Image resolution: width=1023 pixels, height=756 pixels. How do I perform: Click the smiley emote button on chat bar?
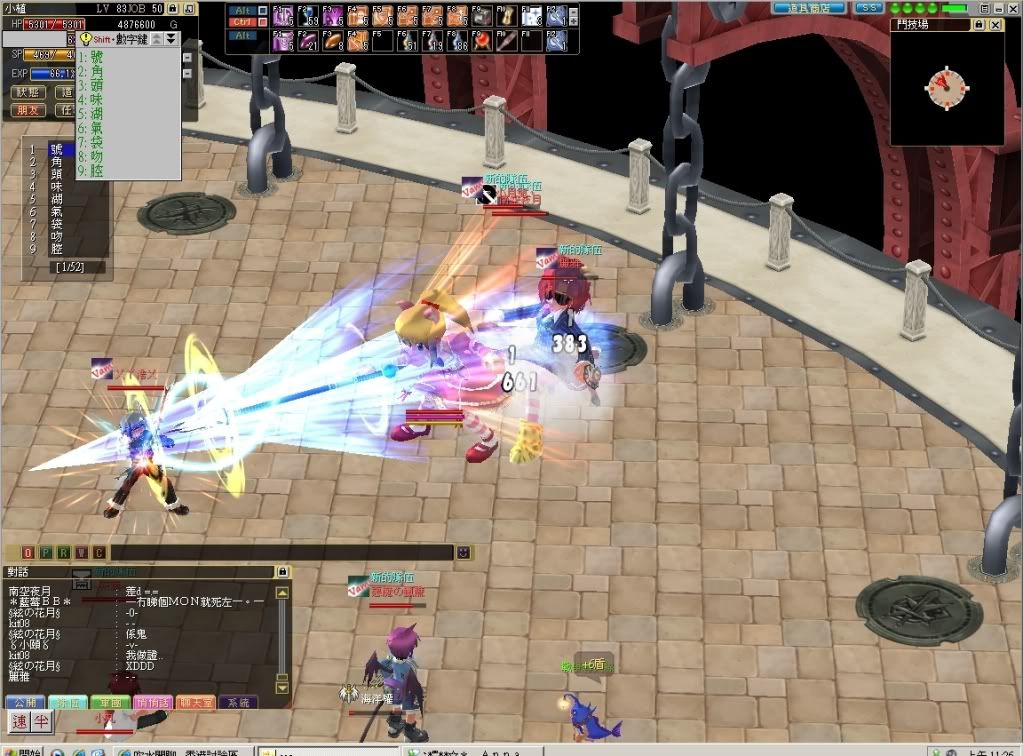coord(463,552)
